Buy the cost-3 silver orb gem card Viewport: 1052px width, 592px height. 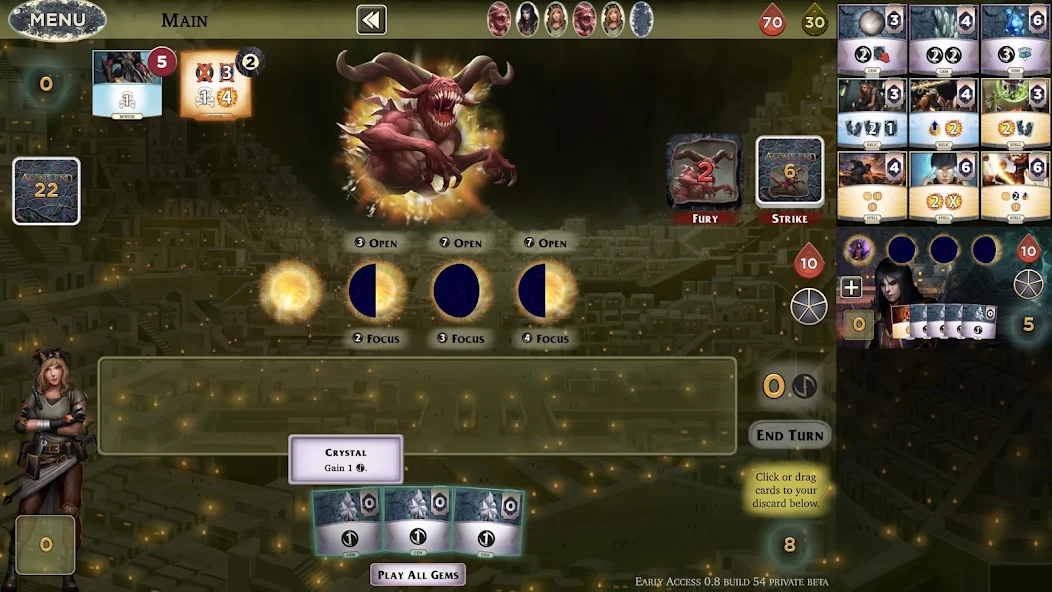tap(872, 40)
